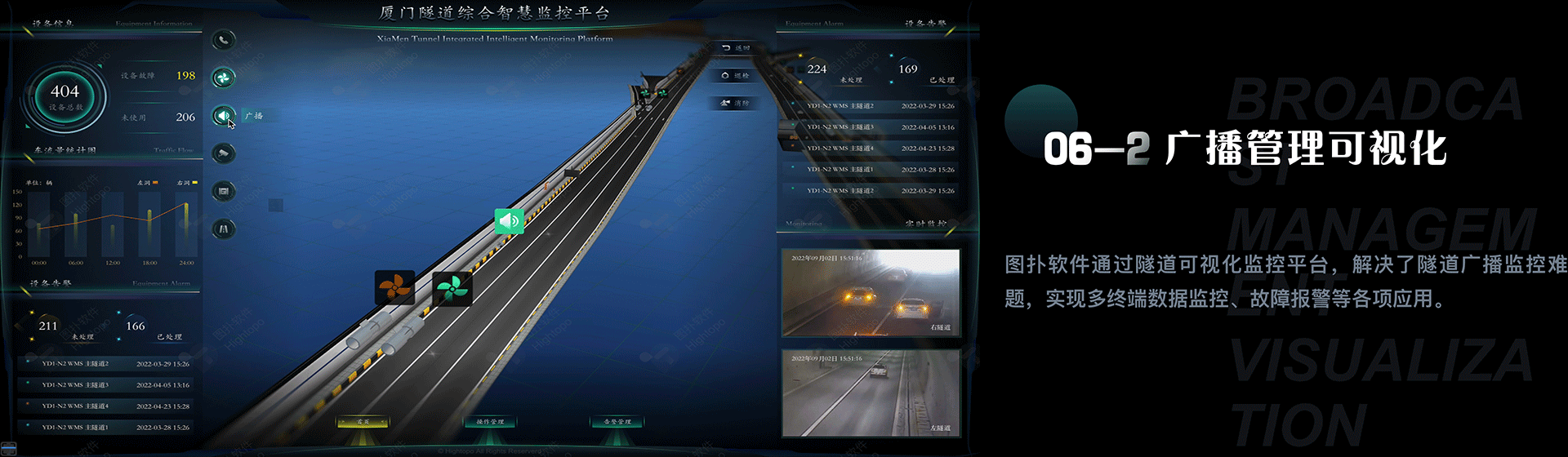Select the green speaker marker on the tunnel
Image resolution: width=1568 pixels, height=457 pixels.
click(509, 220)
